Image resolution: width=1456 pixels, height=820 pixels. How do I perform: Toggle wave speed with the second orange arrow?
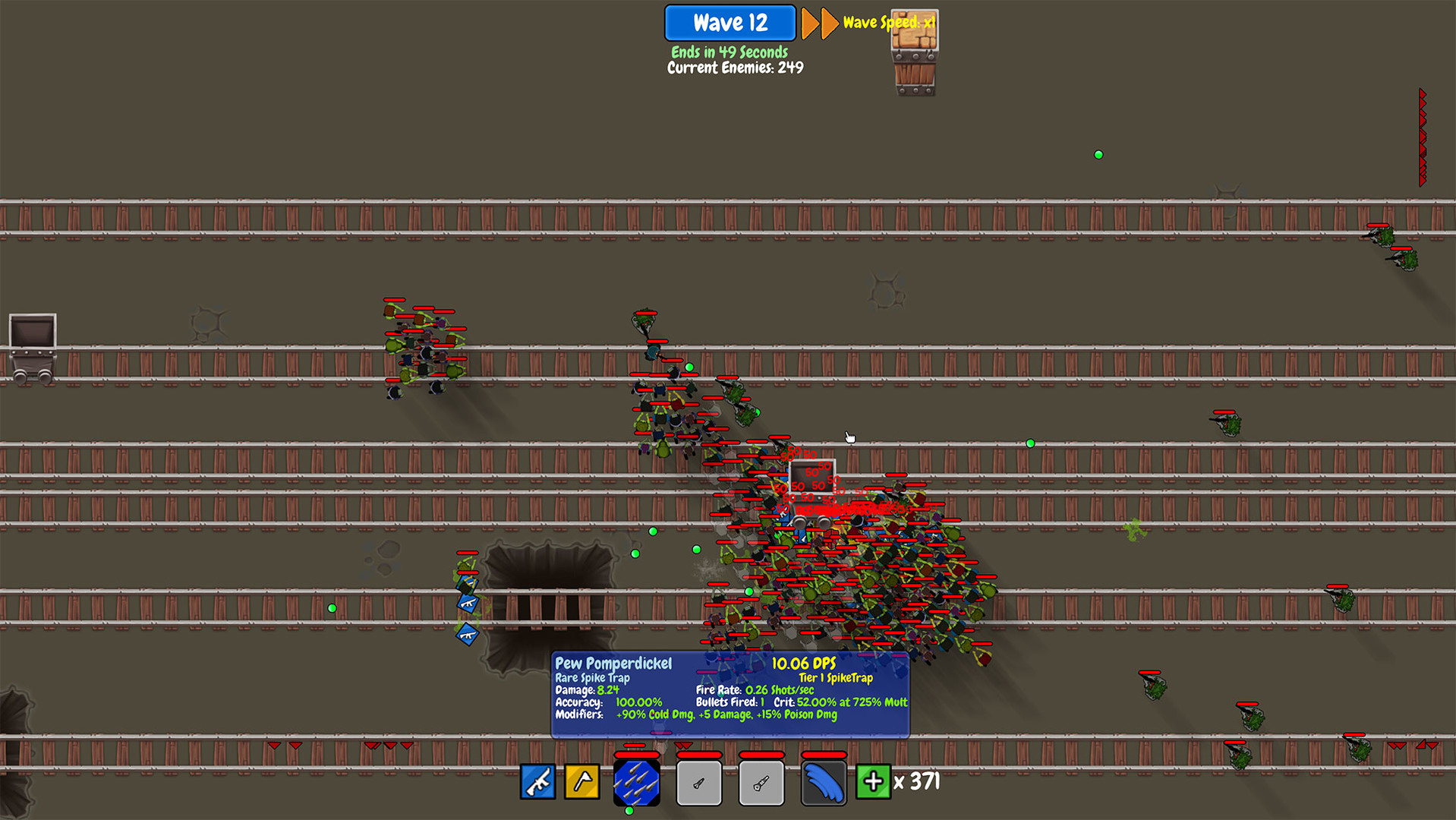(827, 24)
